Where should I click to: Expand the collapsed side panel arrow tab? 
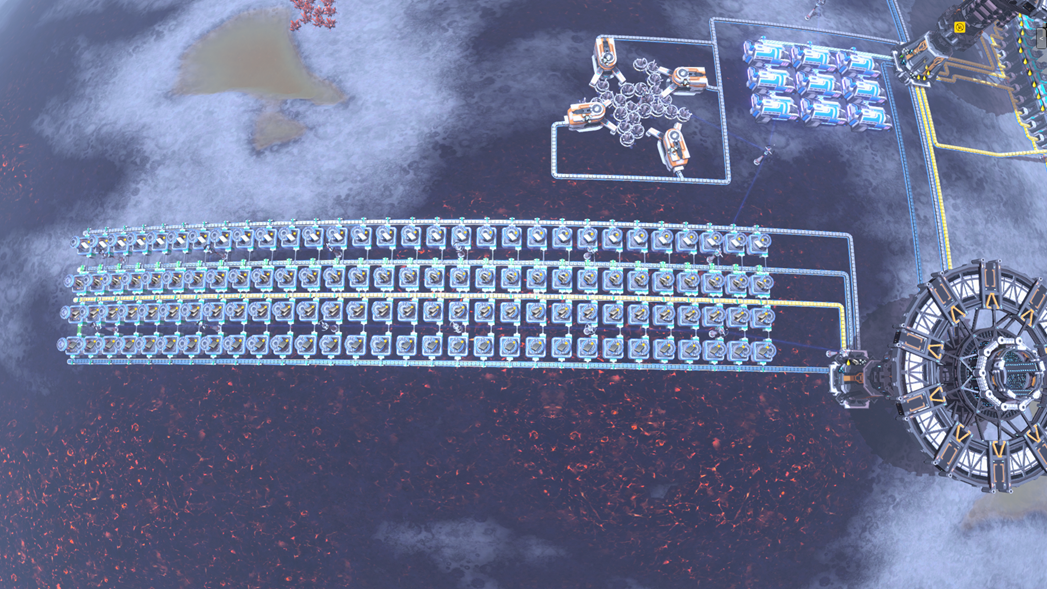click(x=1041, y=38)
